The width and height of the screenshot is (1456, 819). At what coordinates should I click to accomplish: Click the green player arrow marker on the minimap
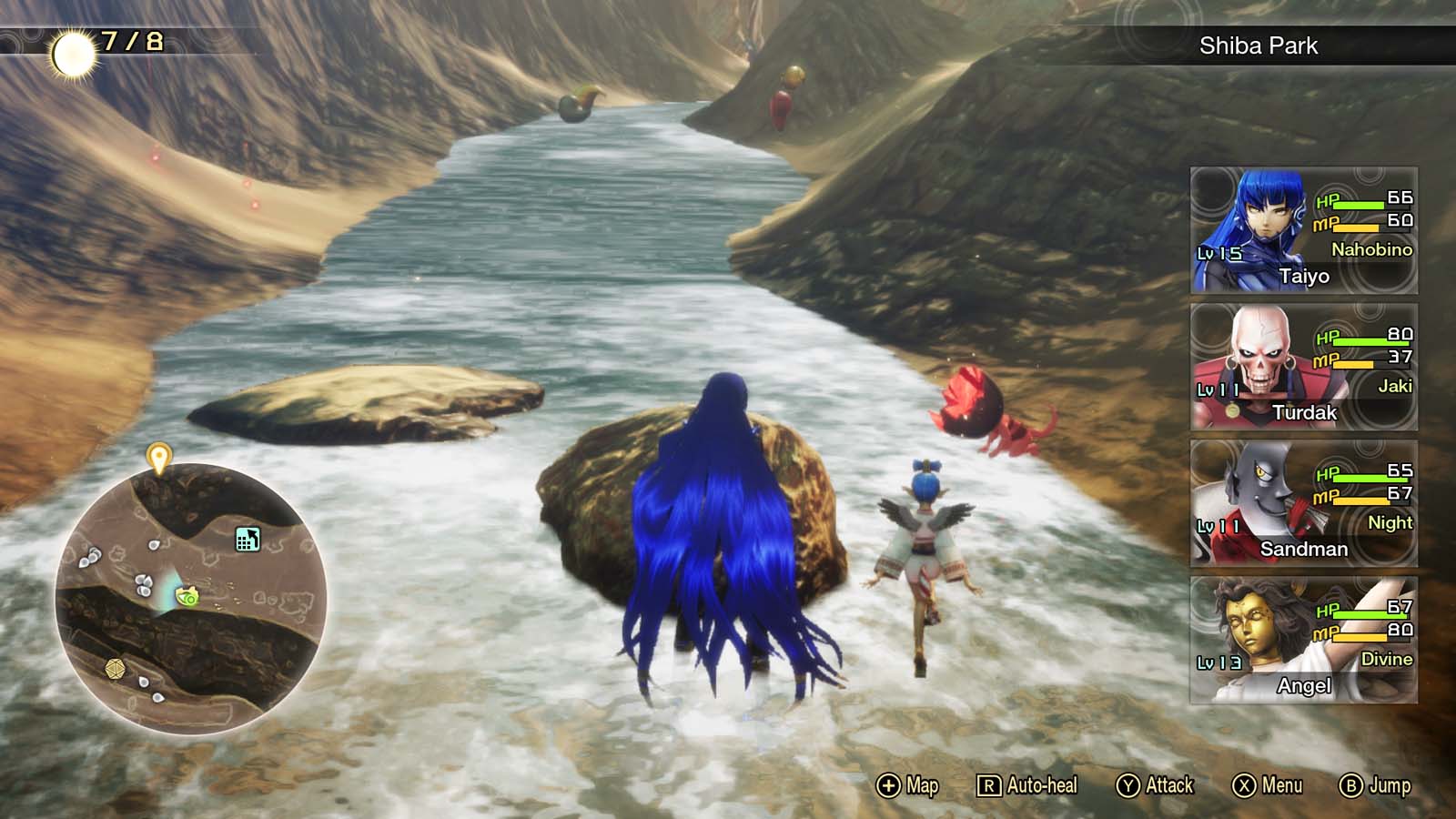[x=187, y=595]
